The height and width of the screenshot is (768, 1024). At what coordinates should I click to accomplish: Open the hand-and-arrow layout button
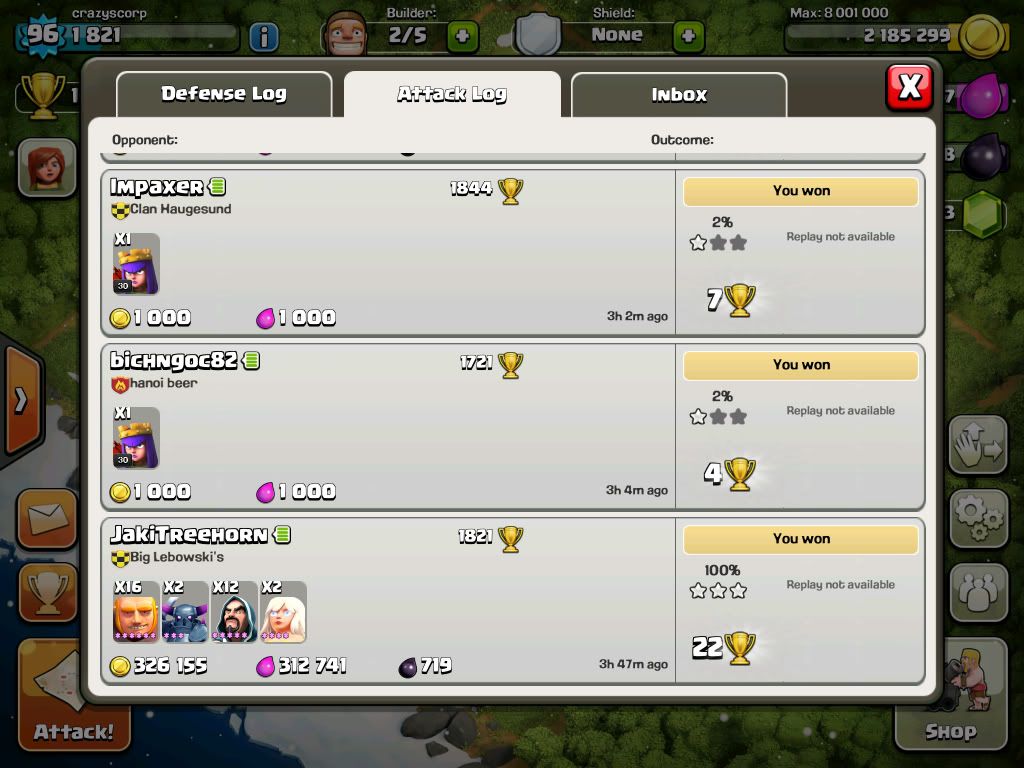click(977, 446)
